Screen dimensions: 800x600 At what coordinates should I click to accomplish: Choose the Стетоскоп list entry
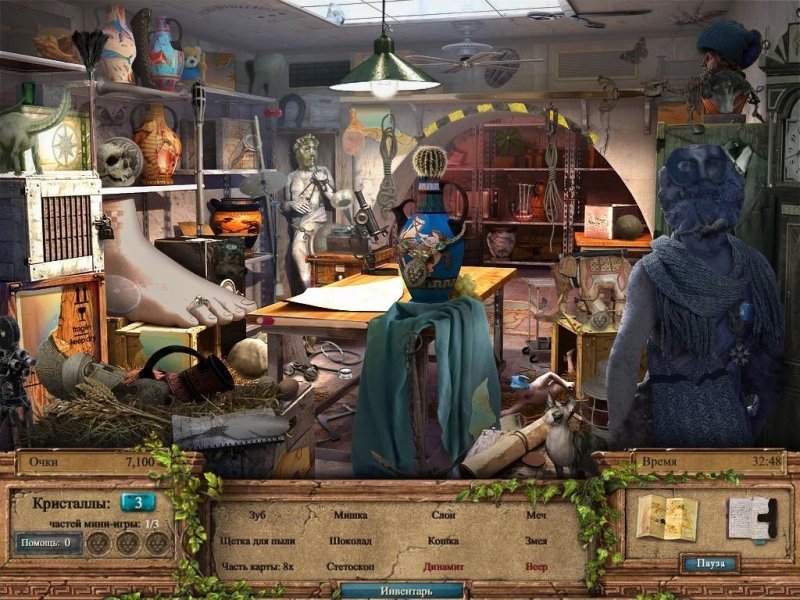[349, 567]
